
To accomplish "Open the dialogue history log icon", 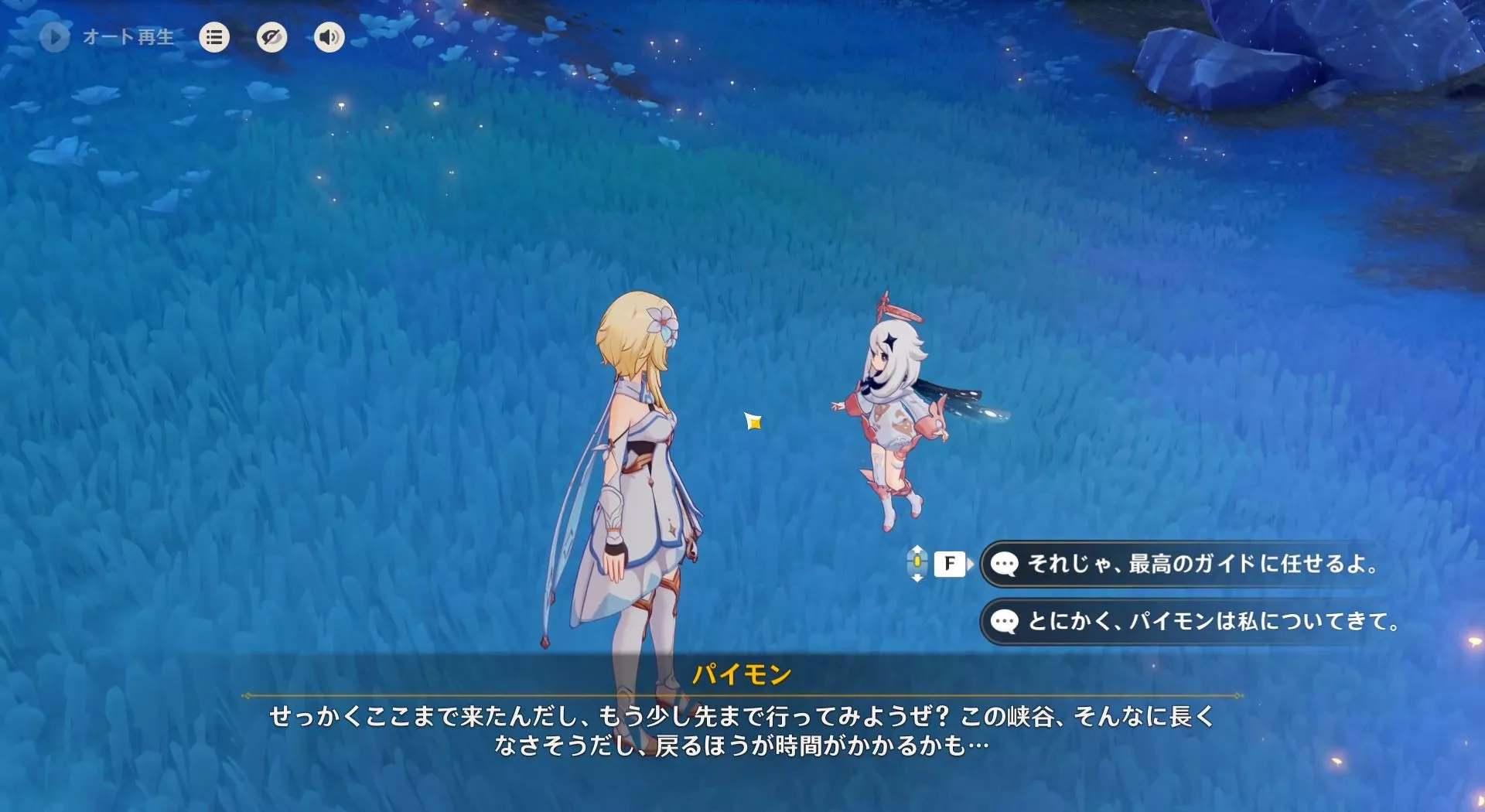I will 214,36.
